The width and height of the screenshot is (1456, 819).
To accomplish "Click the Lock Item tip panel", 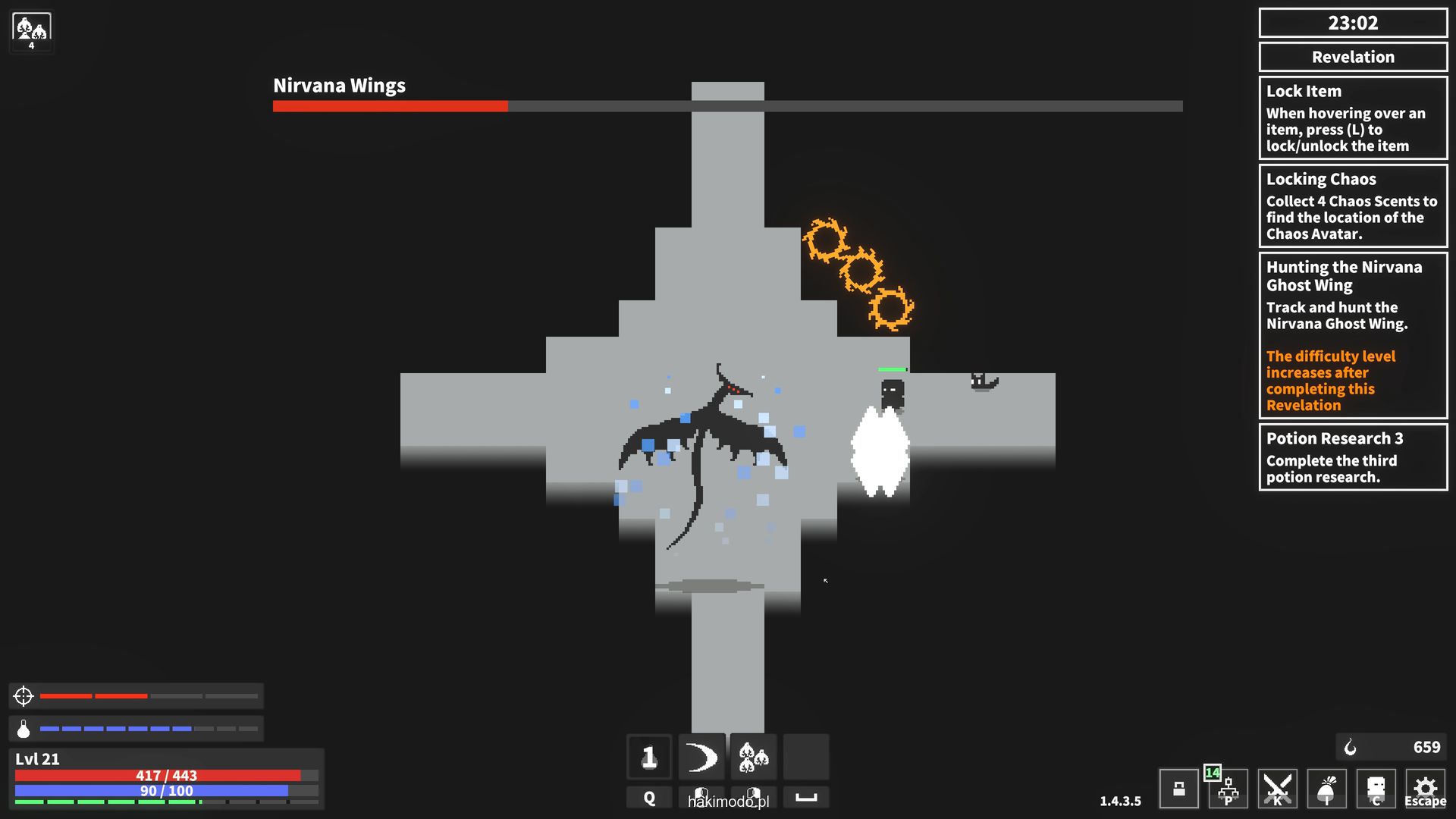I will (x=1353, y=118).
